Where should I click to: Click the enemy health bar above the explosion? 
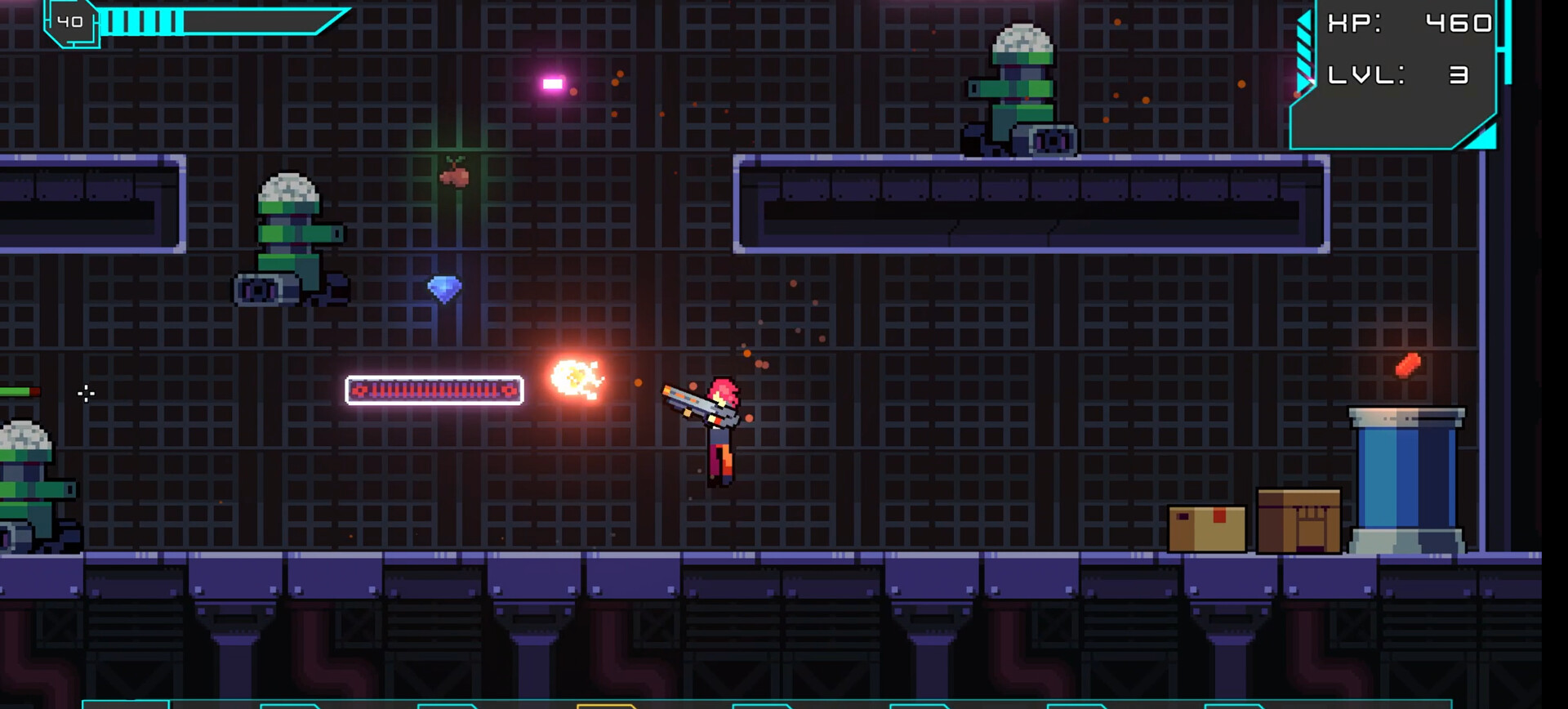[x=433, y=392]
